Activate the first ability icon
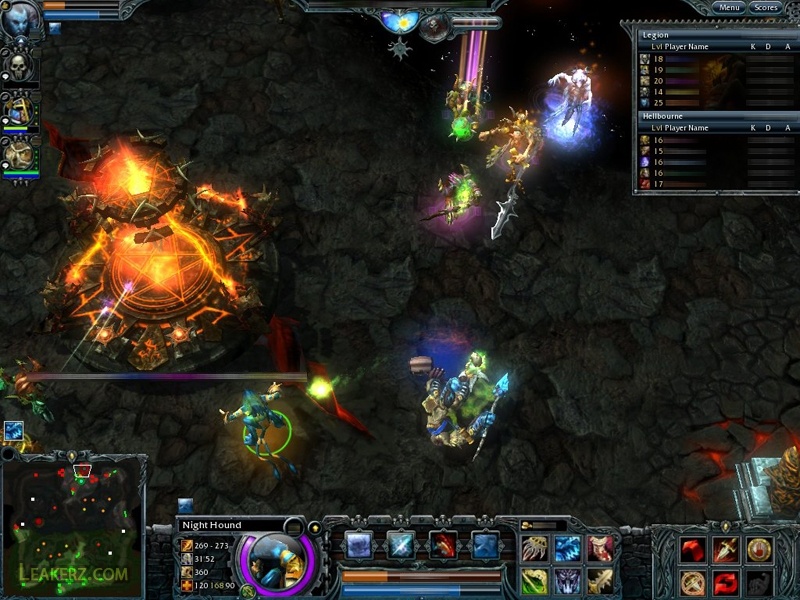The height and width of the screenshot is (600, 800). click(x=358, y=544)
